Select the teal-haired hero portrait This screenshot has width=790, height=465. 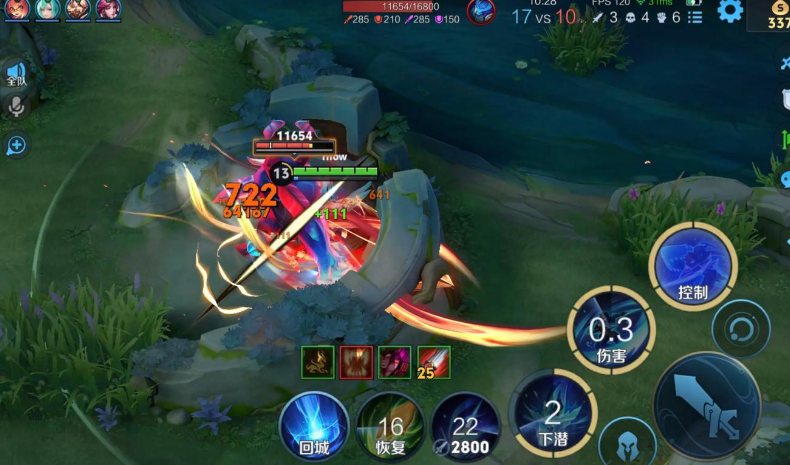point(47,9)
